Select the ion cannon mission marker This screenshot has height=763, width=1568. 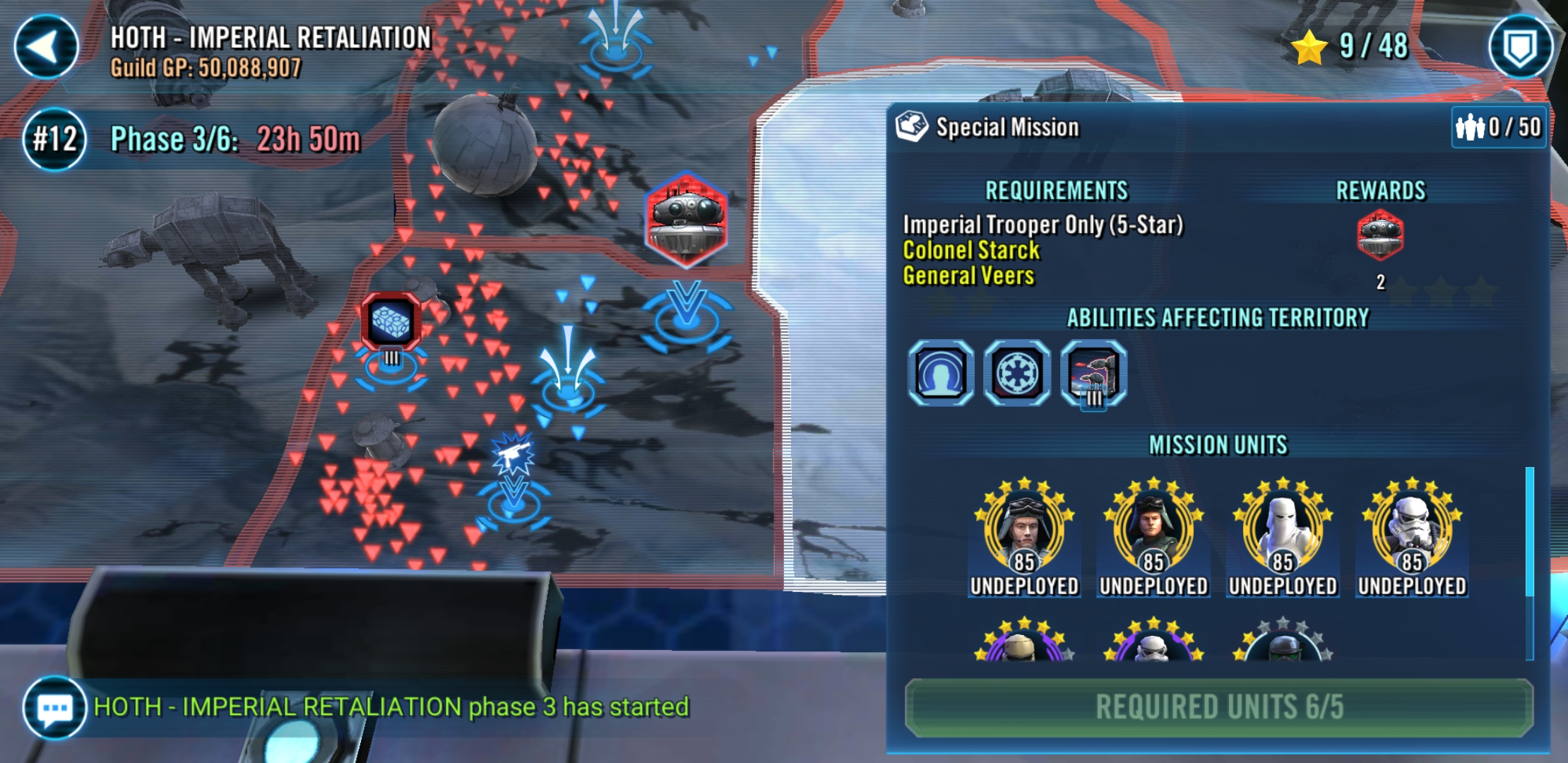coord(391,321)
